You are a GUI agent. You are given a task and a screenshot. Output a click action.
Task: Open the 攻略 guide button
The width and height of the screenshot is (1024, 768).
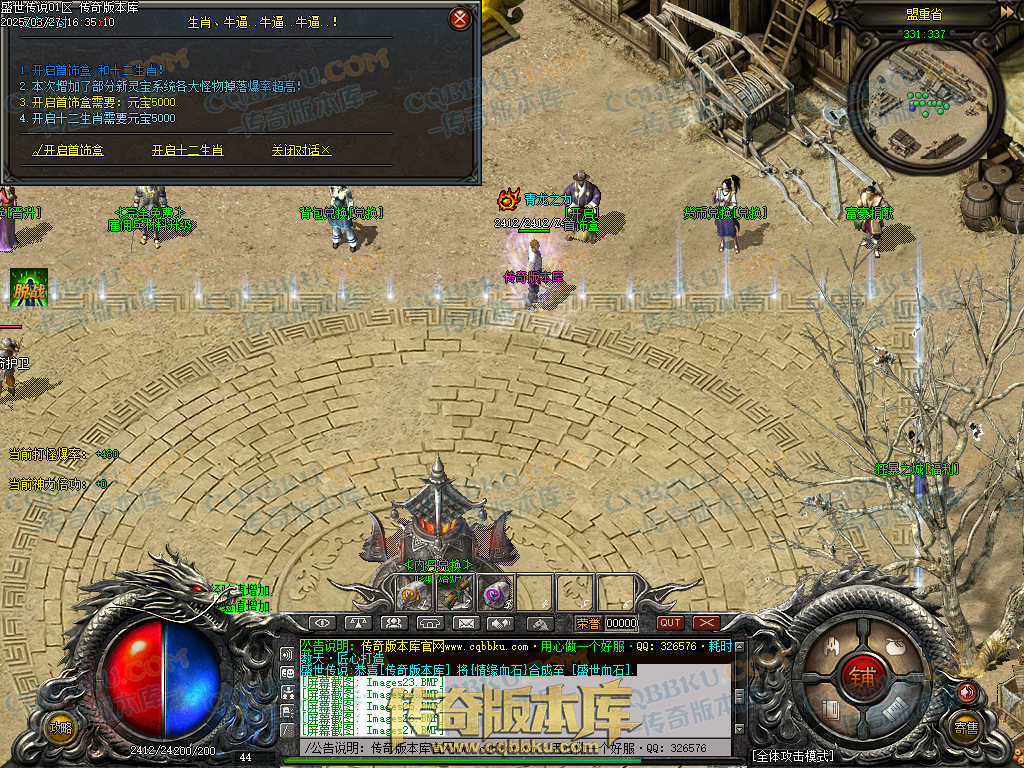61,727
